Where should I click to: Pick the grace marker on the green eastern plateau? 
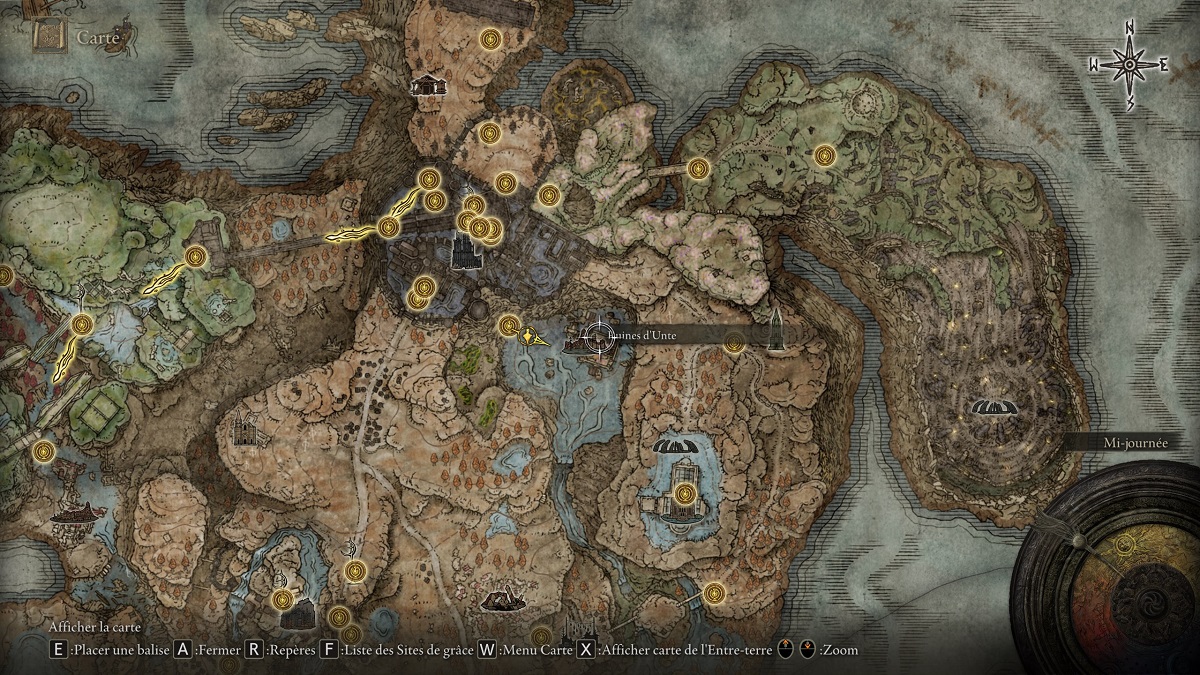click(823, 155)
